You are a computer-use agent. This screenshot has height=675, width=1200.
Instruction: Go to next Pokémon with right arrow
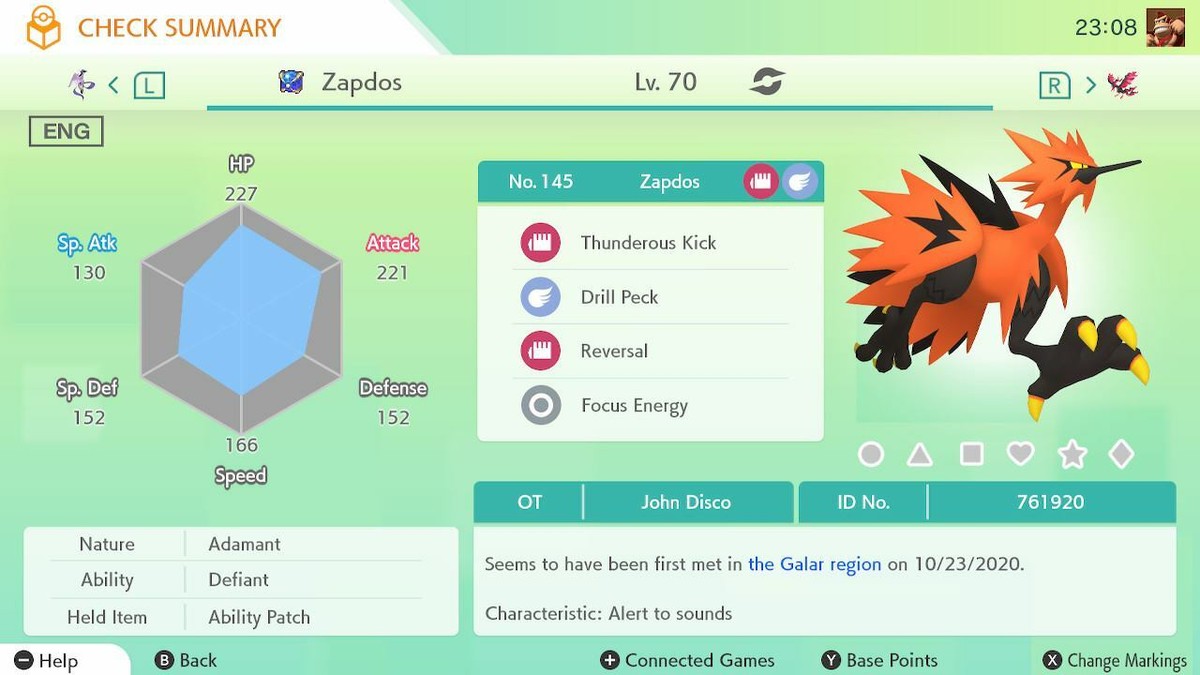coord(1090,85)
